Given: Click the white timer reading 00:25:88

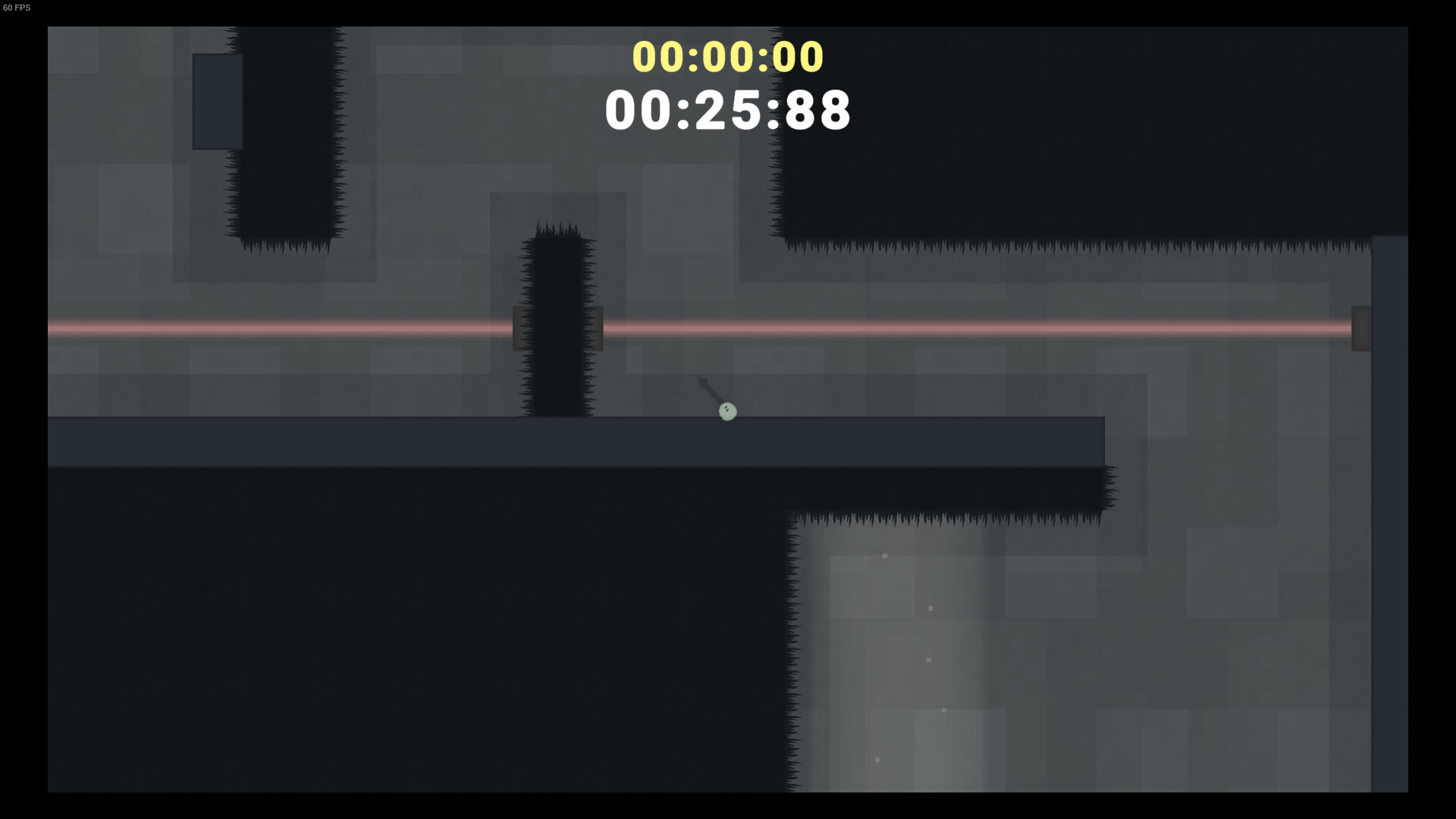Looking at the screenshot, I should coord(726,111).
